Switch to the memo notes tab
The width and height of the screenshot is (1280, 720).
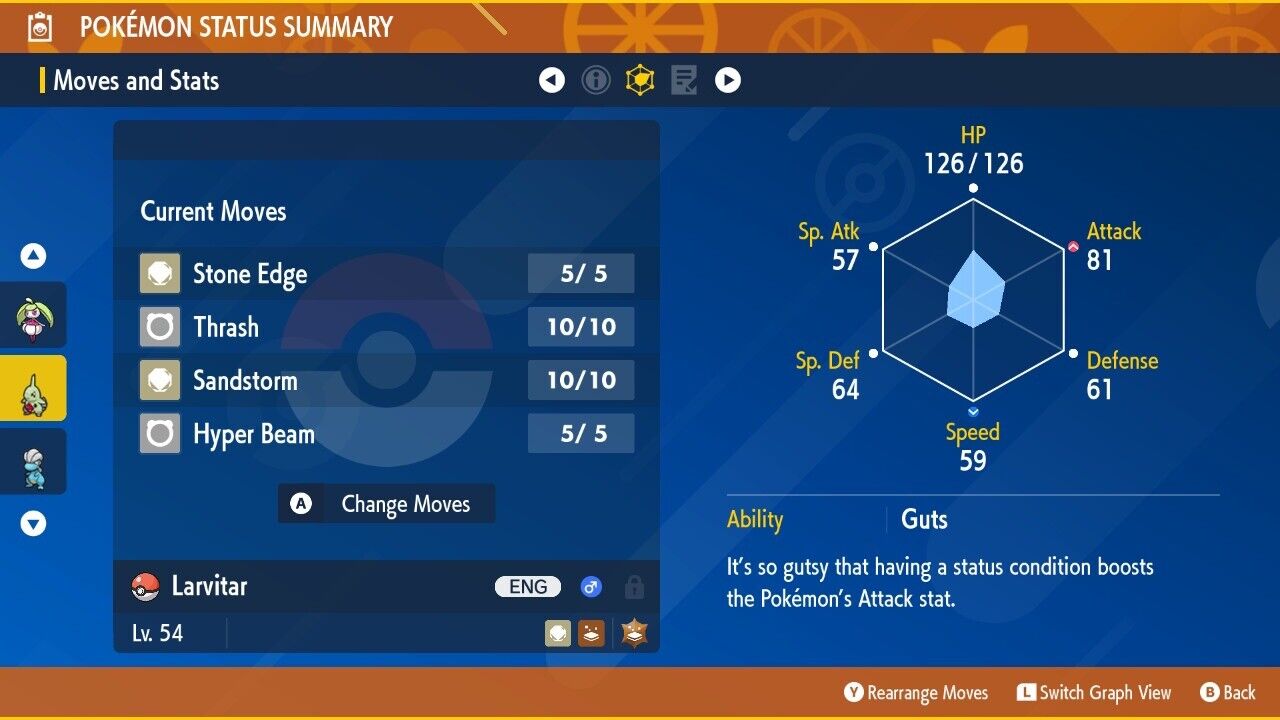point(684,80)
